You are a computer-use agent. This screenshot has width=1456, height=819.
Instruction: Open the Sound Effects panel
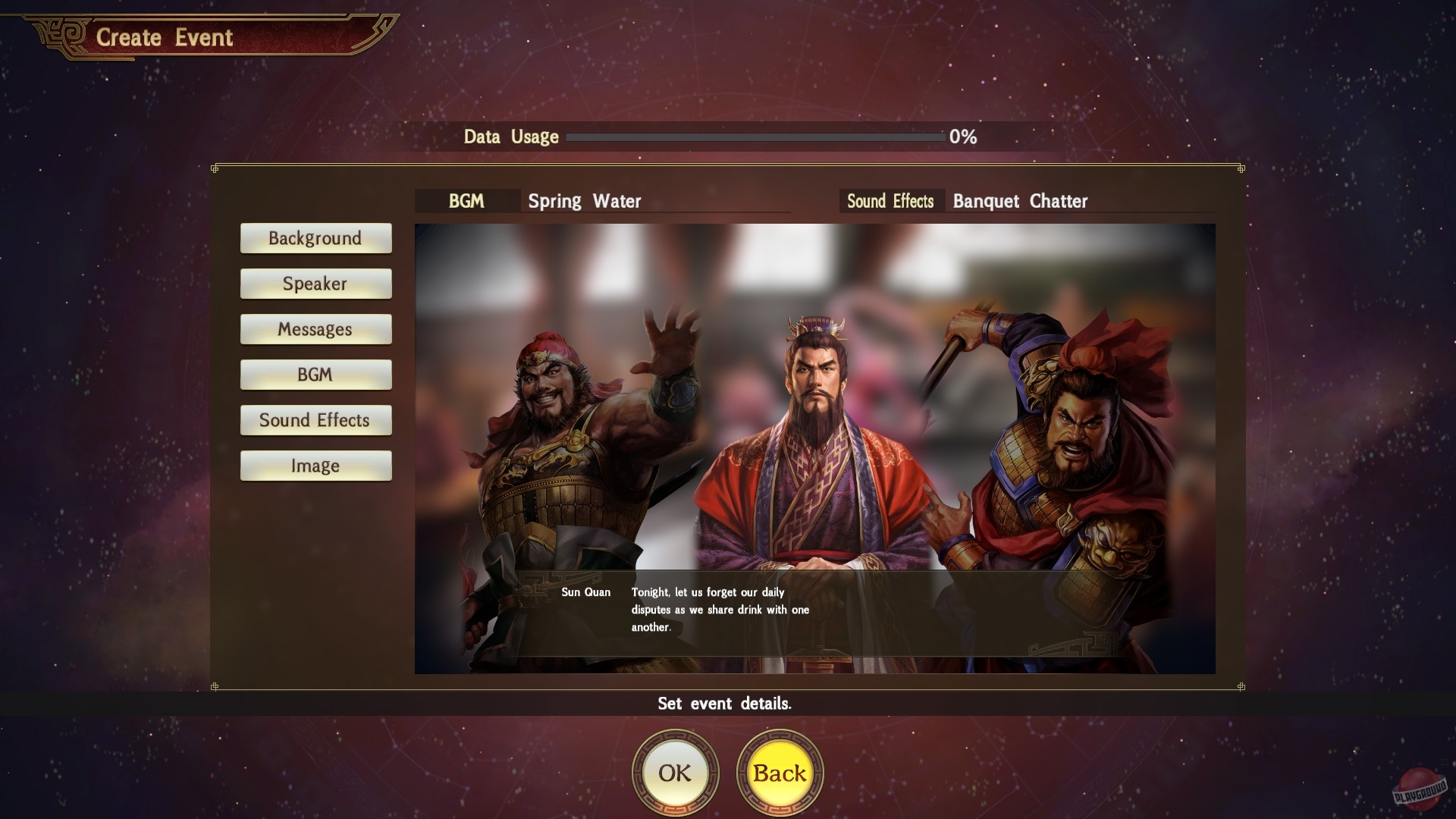point(315,420)
